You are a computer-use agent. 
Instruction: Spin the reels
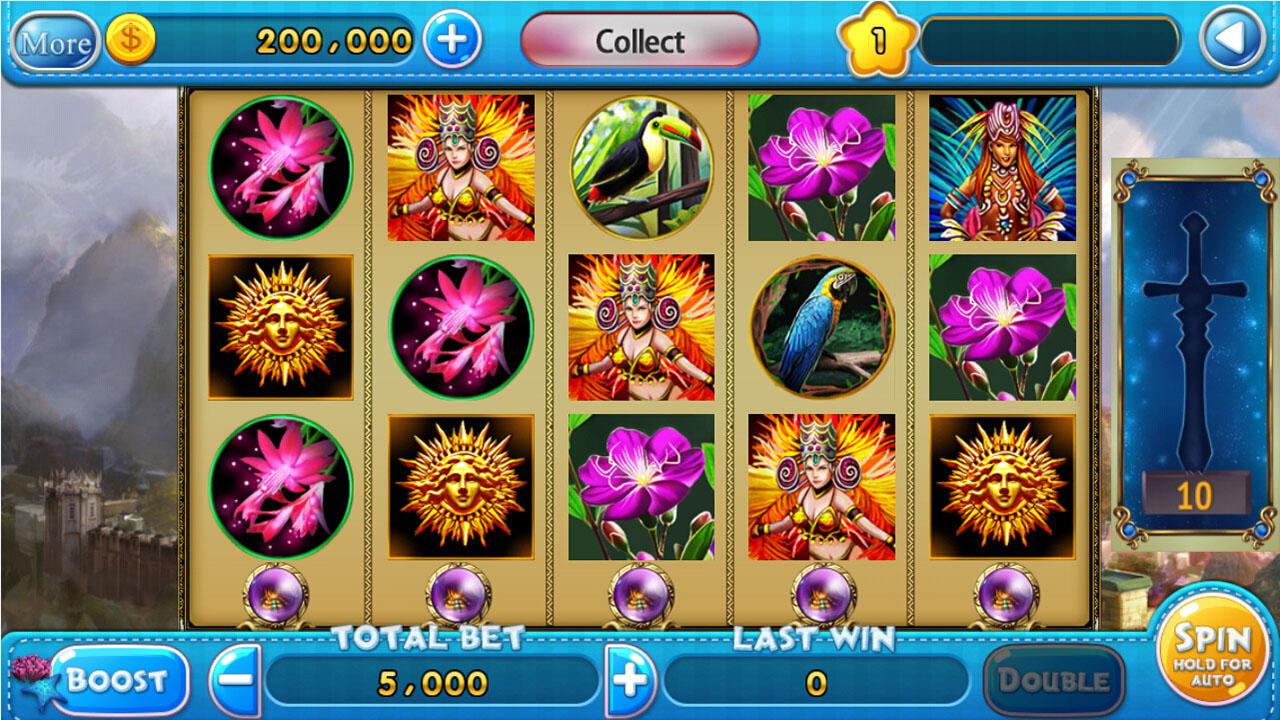click(x=1212, y=650)
